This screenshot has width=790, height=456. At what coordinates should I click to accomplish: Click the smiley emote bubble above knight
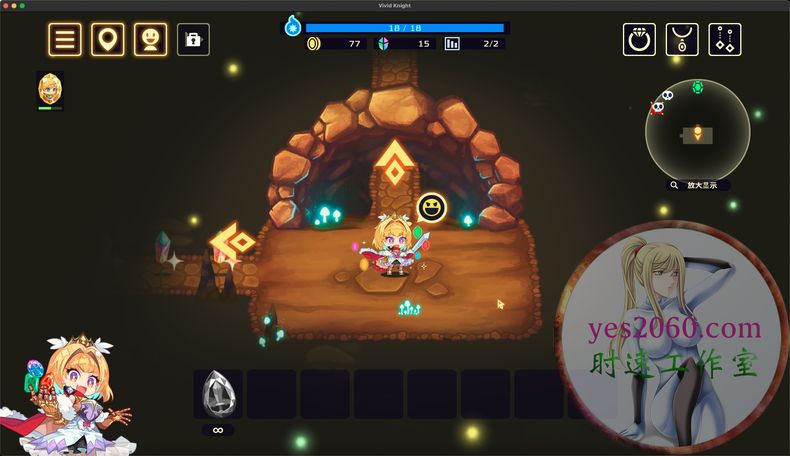431,208
